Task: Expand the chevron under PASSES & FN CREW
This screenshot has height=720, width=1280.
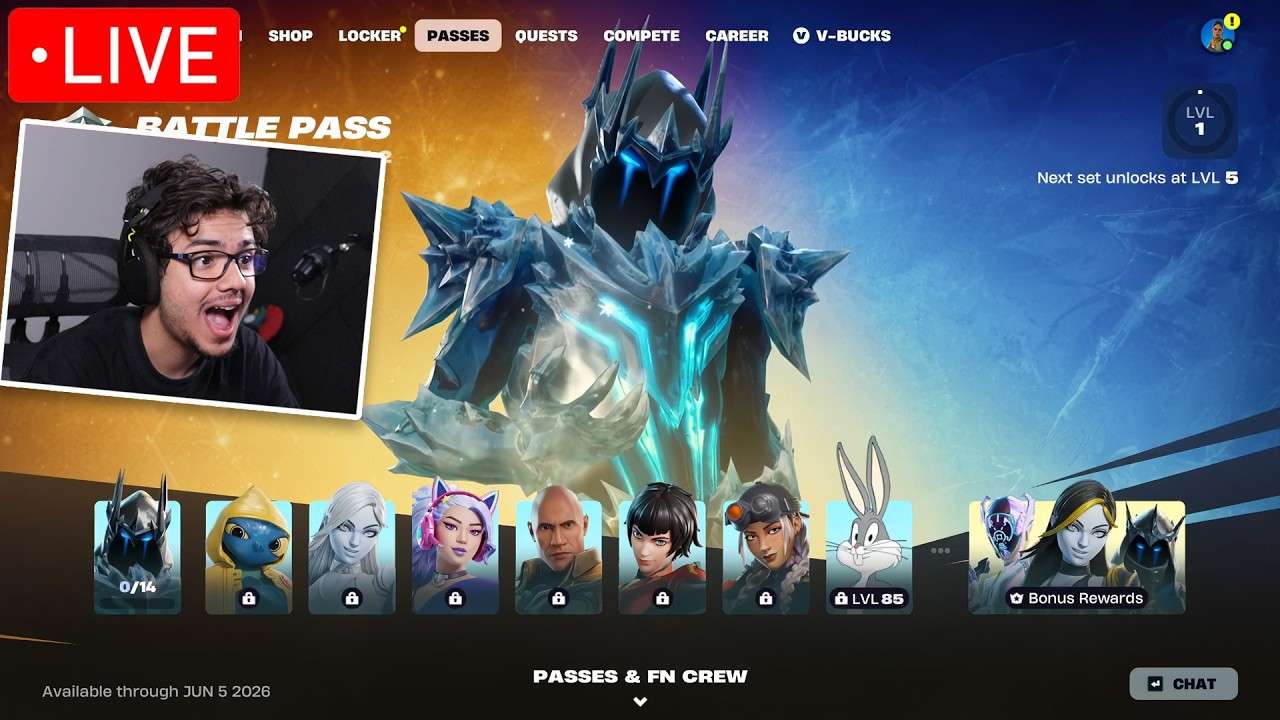Action: [x=638, y=701]
